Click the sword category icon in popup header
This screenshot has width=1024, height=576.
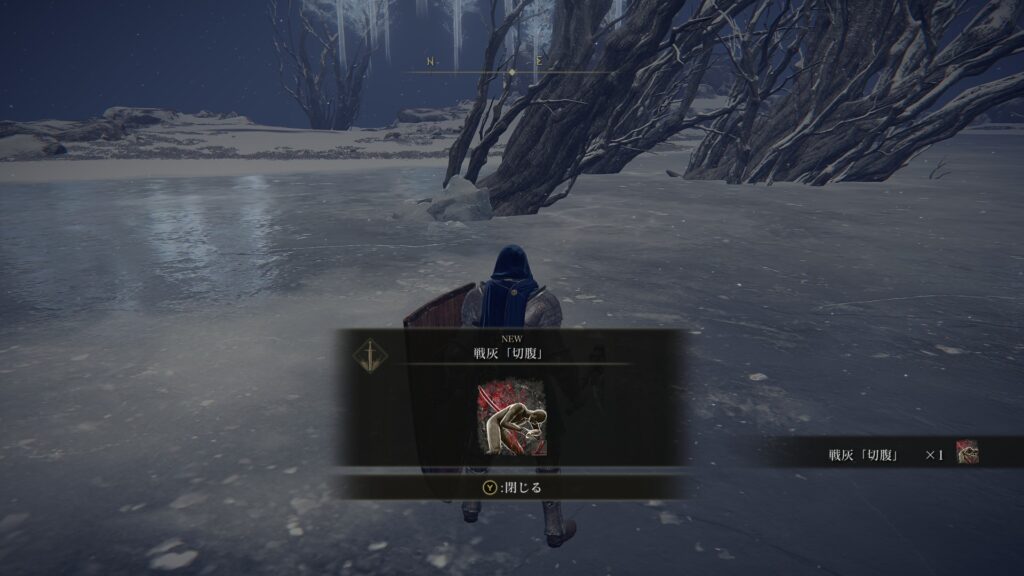[372, 353]
